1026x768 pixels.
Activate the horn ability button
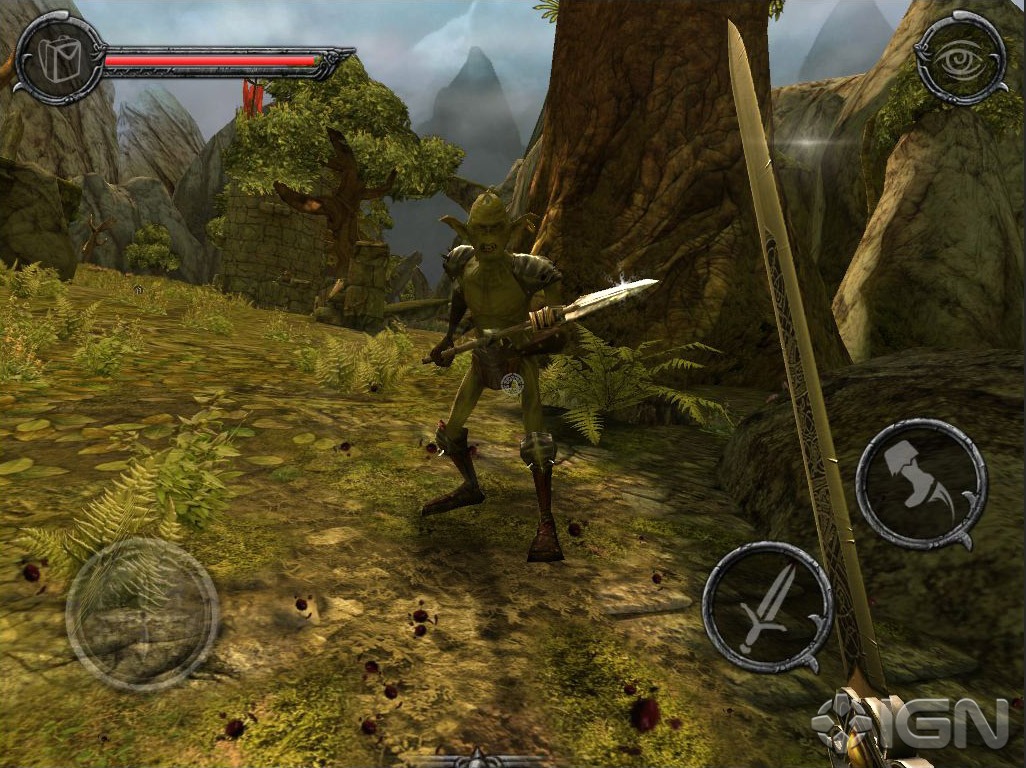921,484
